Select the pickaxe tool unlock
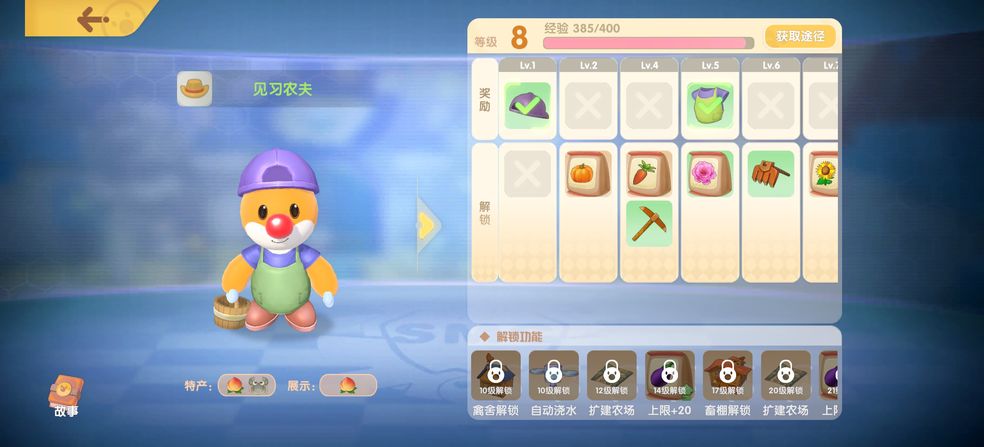The width and height of the screenshot is (984, 447). (649, 223)
